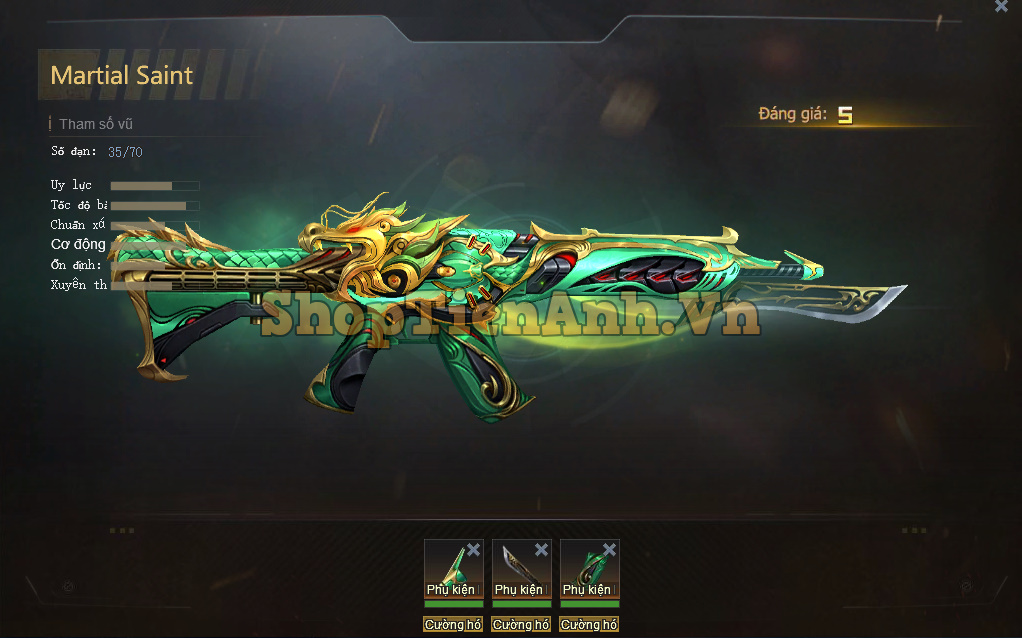This screenshot has height=638, width=1022.
Task: Close the Martial Saint weapon panel
Action: click(x=1001, y=6)
